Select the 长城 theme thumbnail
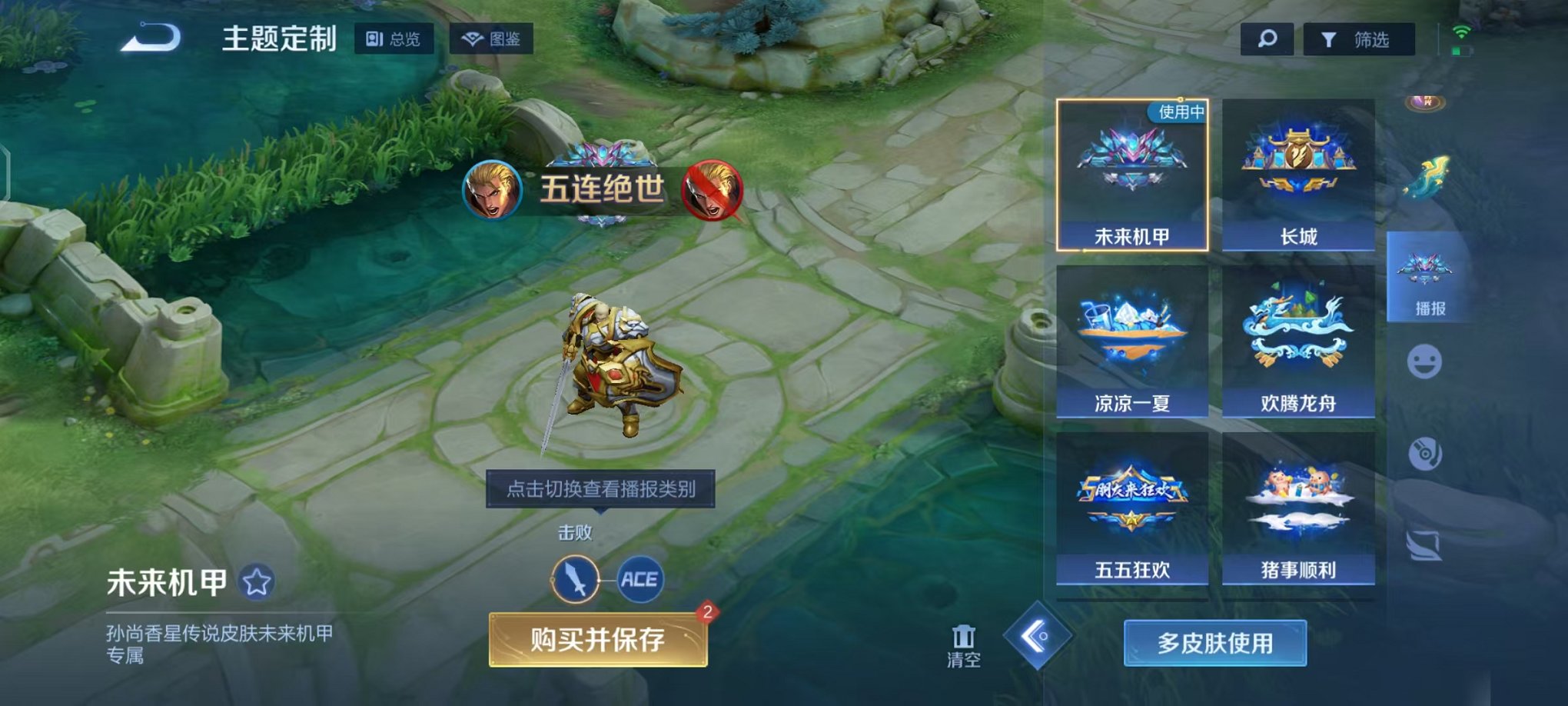The image size is (1568, 706). click(1298, 173)
